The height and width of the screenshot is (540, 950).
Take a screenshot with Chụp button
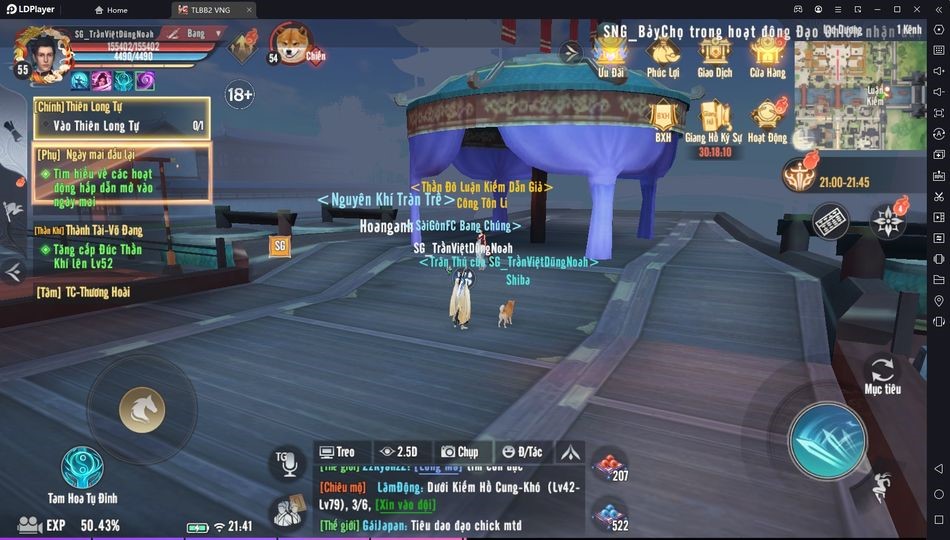[461, 452]
